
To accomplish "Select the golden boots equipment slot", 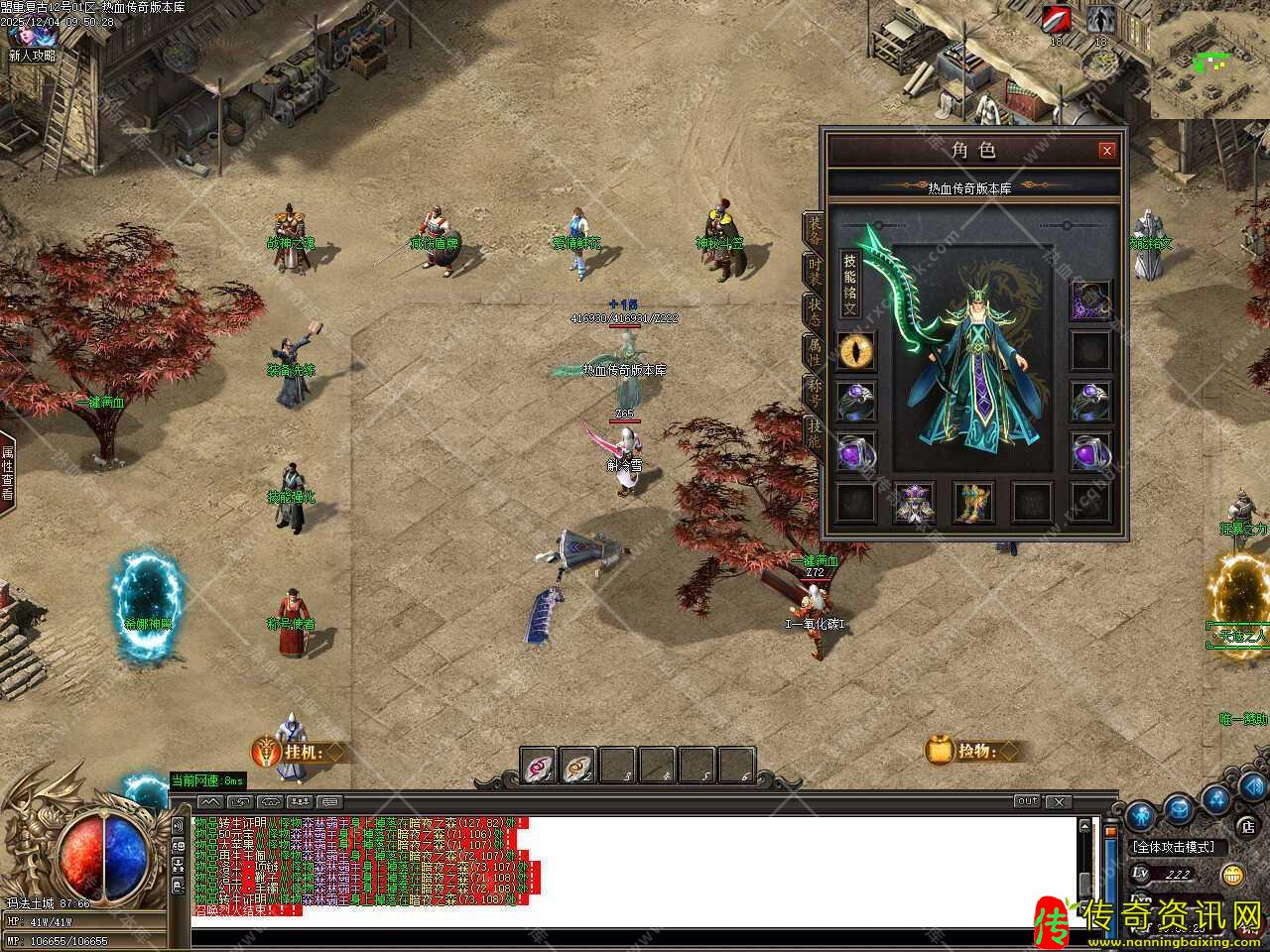I will click(x=973, y=502).
